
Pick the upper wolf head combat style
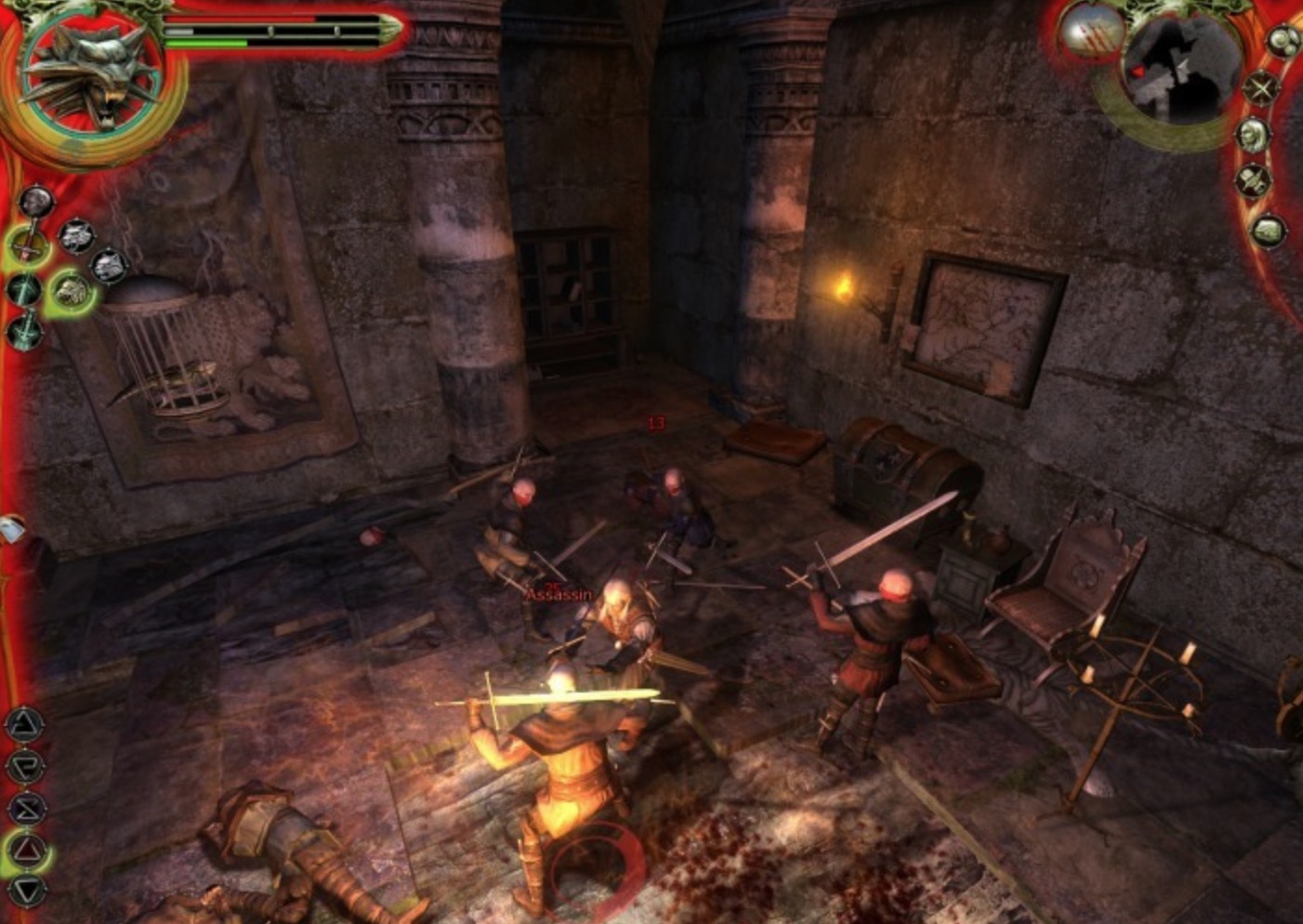coord(77,236)
